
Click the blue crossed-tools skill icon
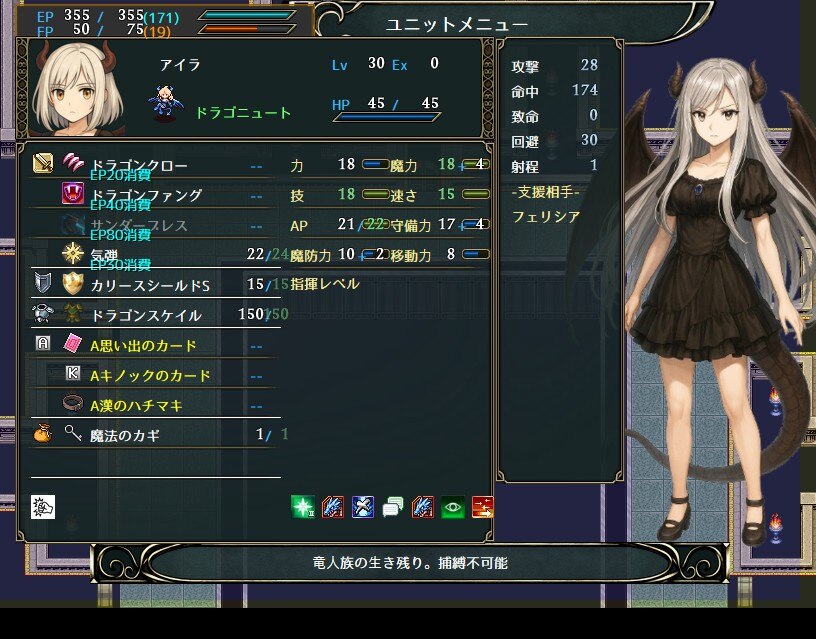tap(362, 507)
